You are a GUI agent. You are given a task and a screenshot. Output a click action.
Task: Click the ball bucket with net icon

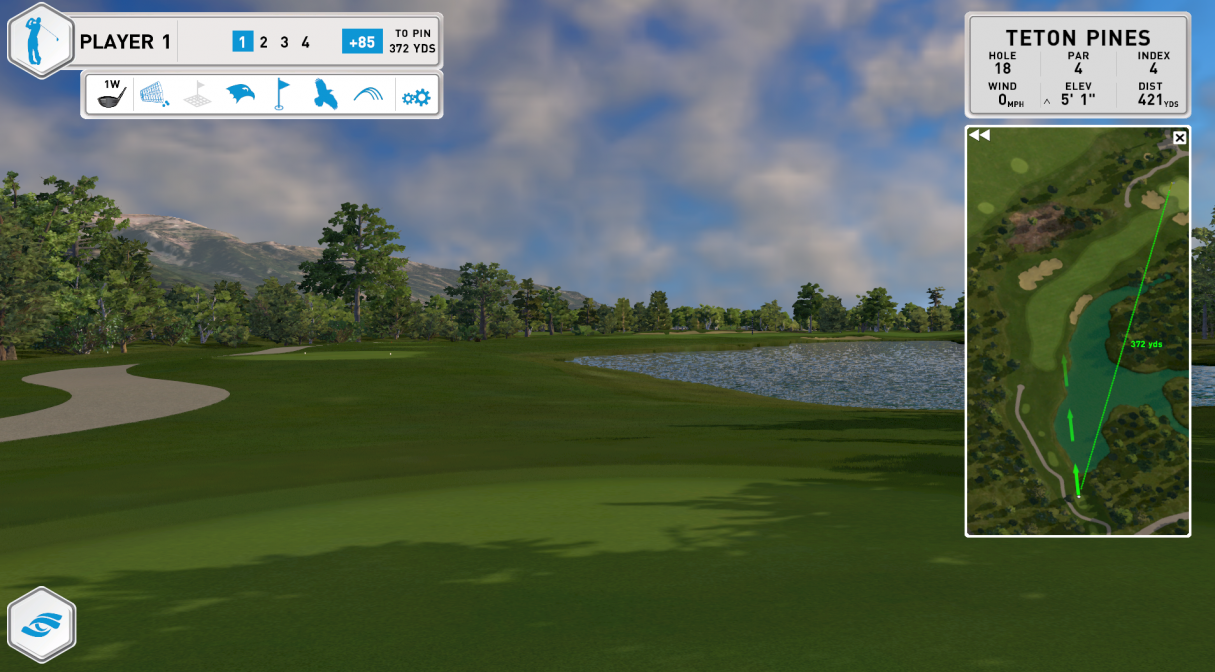[x=154, y=95]
